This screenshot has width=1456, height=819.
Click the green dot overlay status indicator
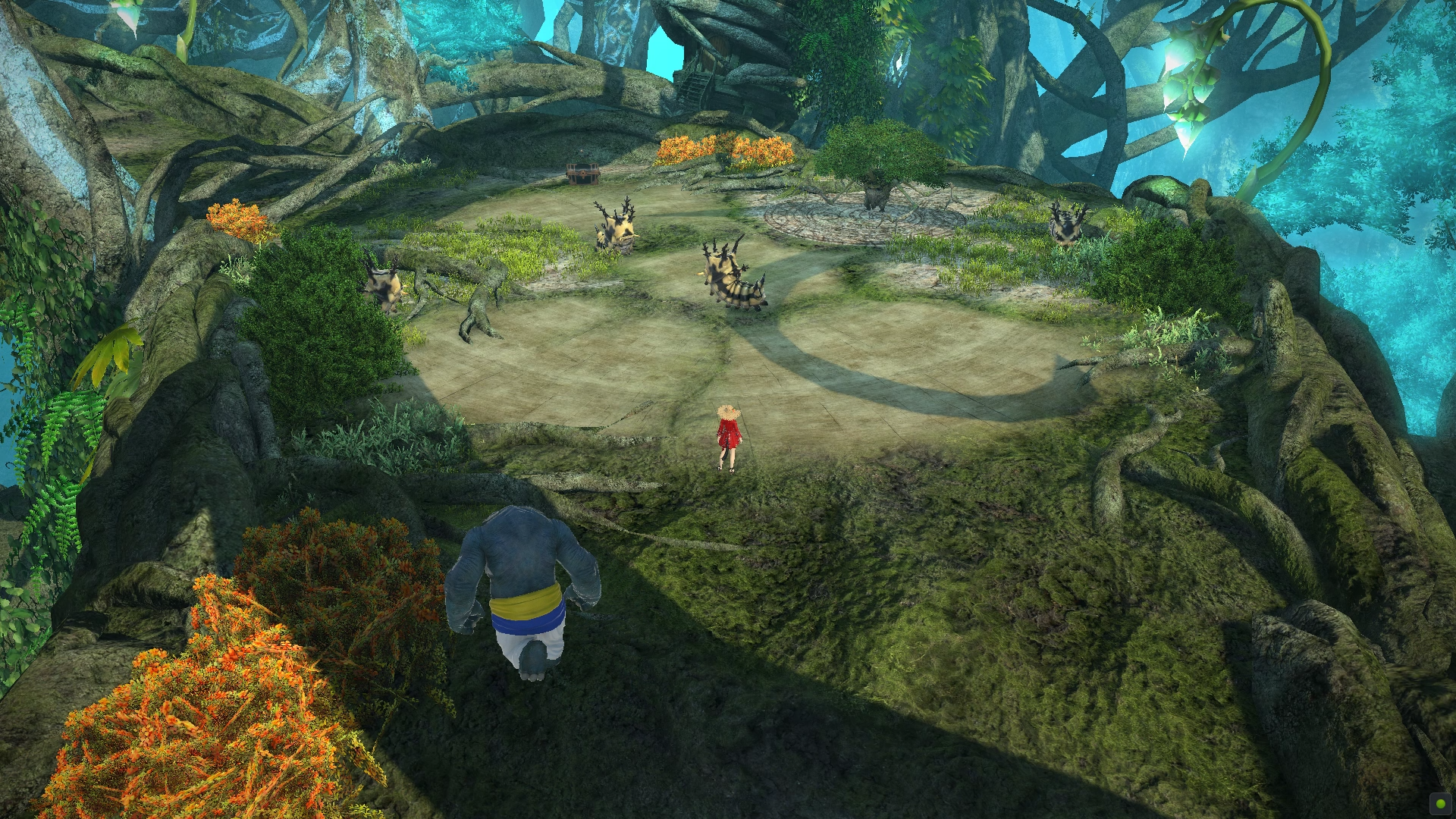click(1440, 803)
